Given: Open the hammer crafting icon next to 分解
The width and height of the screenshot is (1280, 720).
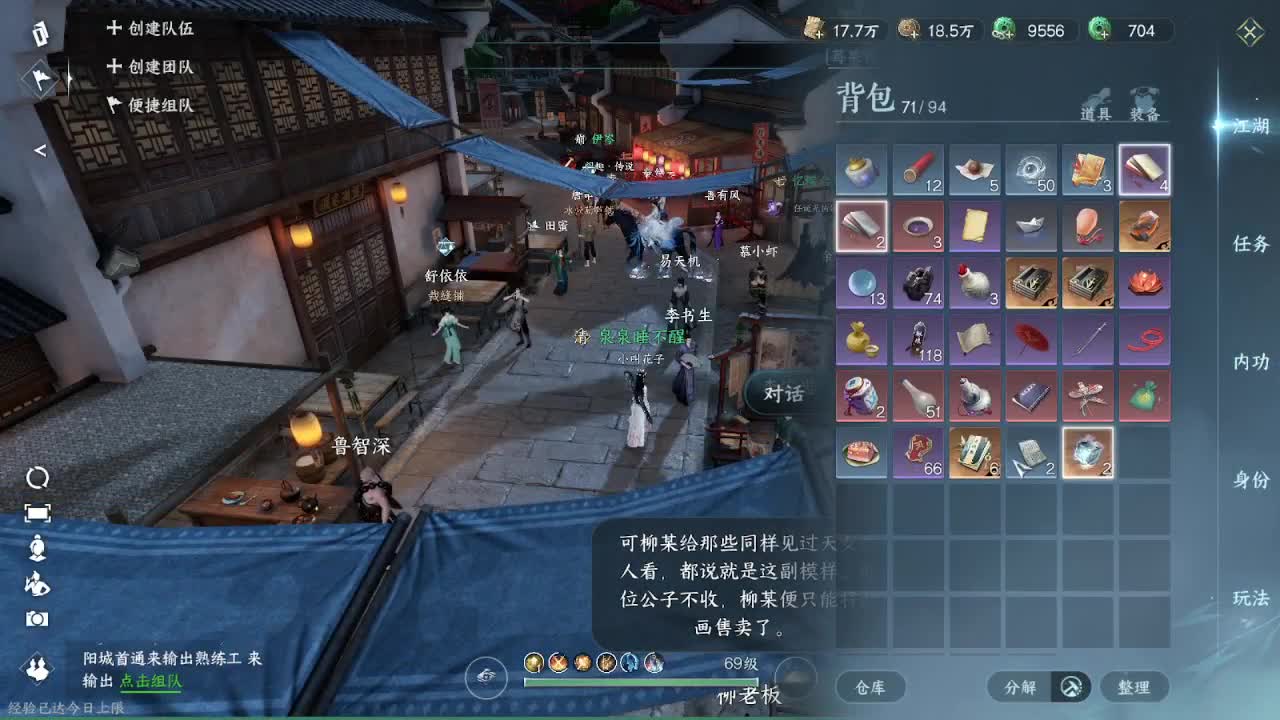Looking at the screenshot, I should coord(1070,687).
